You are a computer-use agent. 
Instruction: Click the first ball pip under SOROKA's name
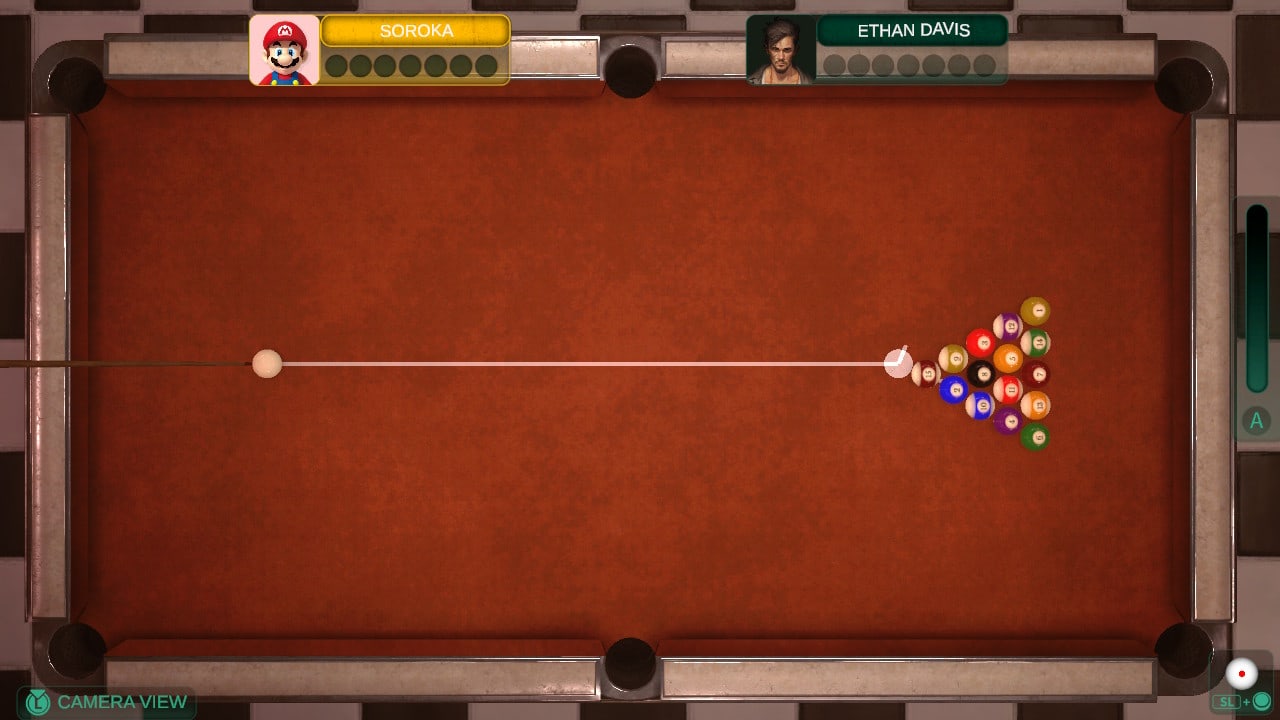(x=338, y=65)
